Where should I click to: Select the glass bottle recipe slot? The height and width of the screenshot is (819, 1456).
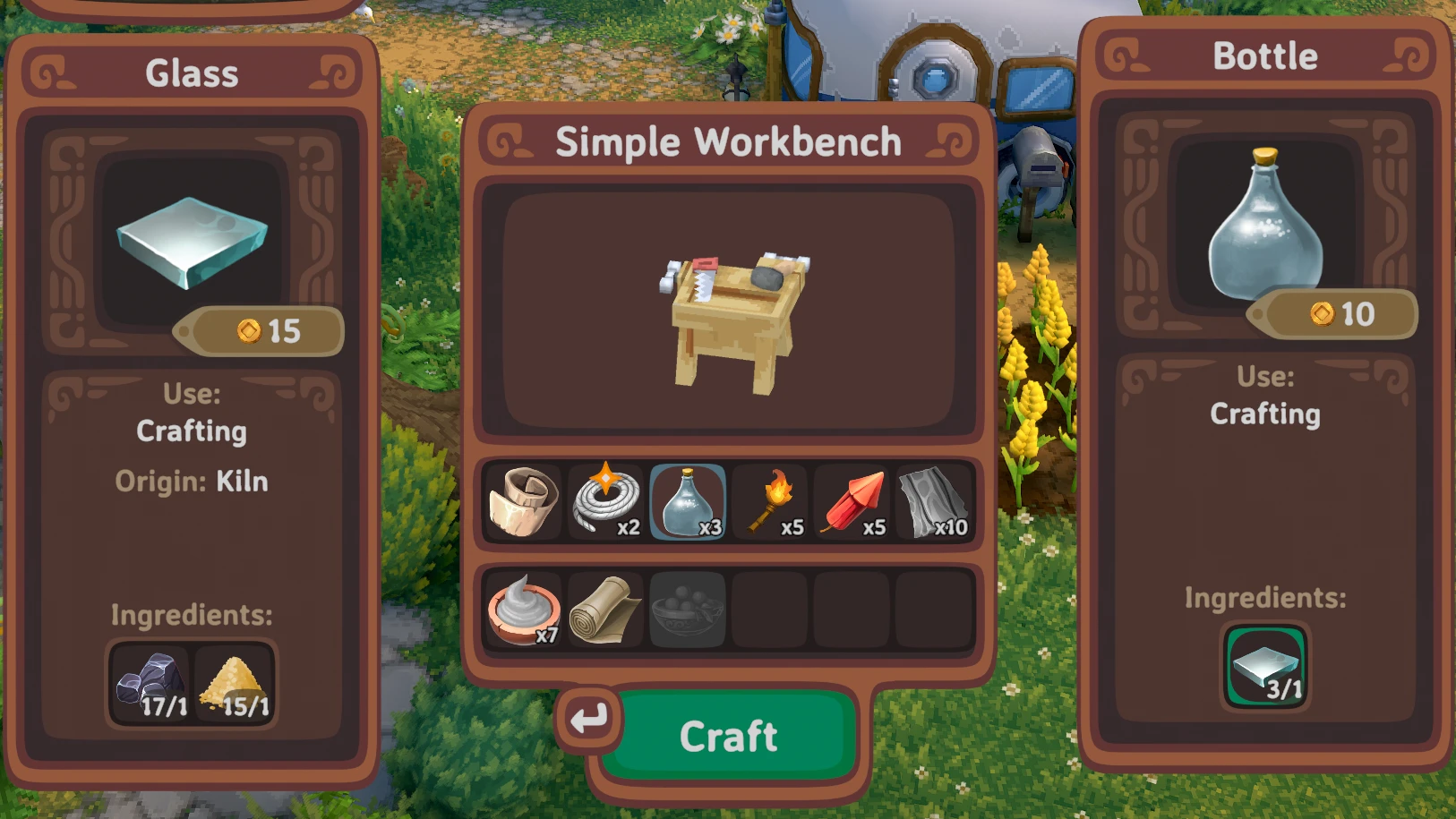coord(687,501)
